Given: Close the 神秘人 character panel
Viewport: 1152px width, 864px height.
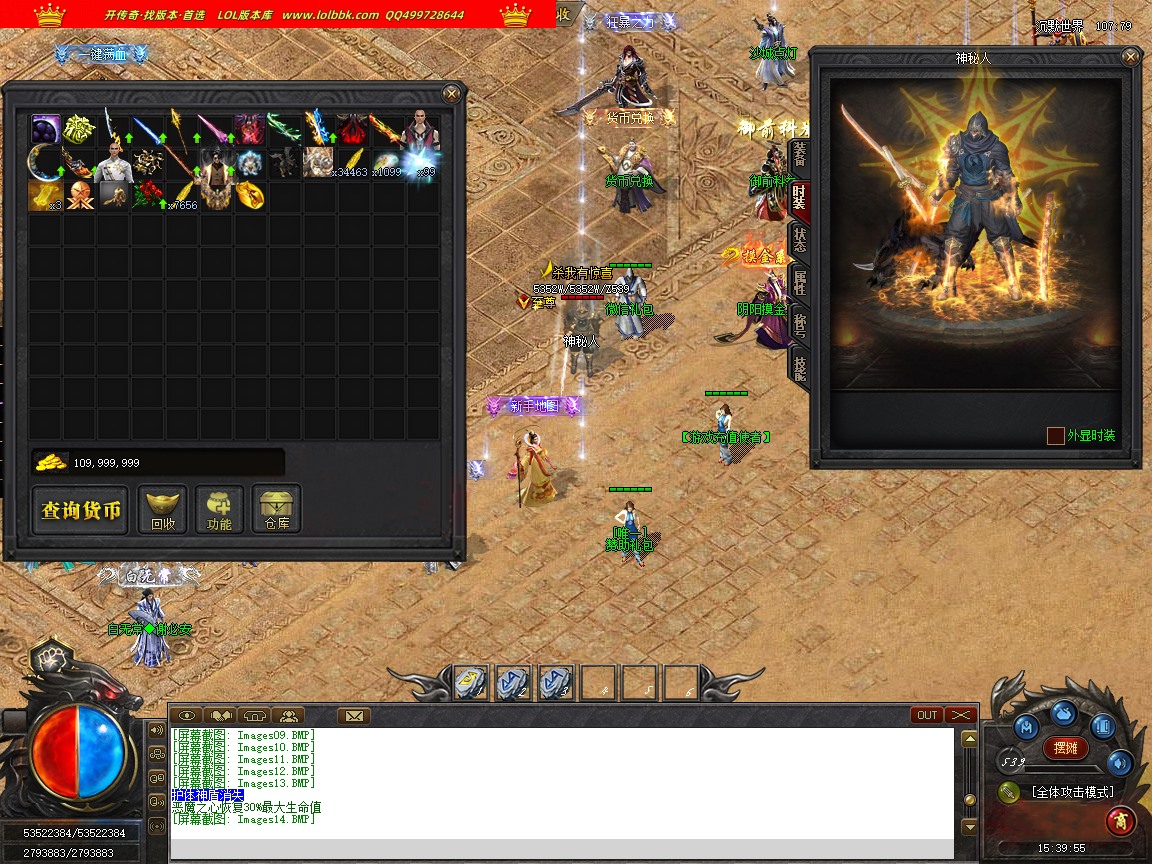Looking at the screenshot, I should [1131, 57].
